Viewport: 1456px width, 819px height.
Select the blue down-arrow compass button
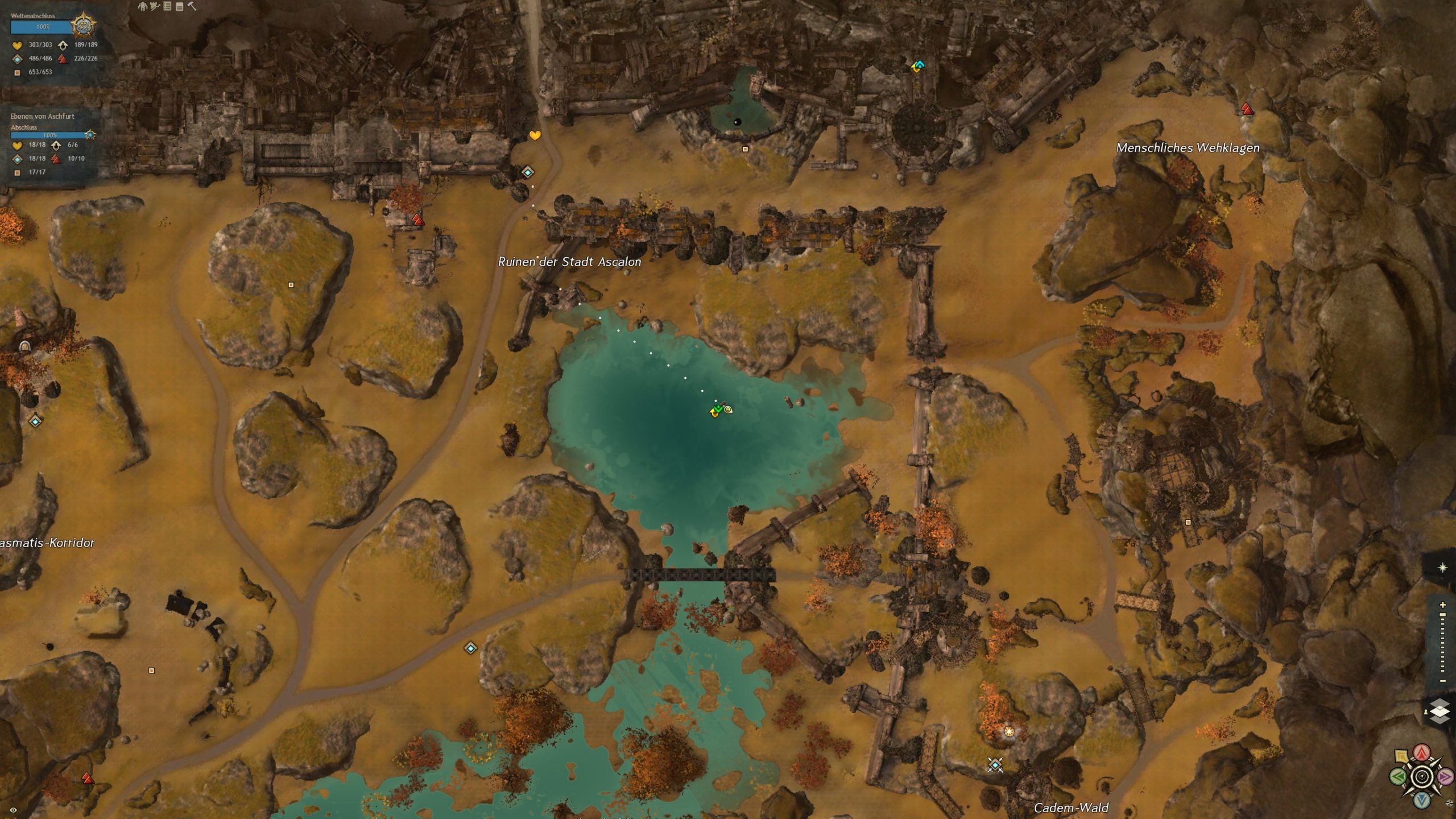click(1422, 800)
